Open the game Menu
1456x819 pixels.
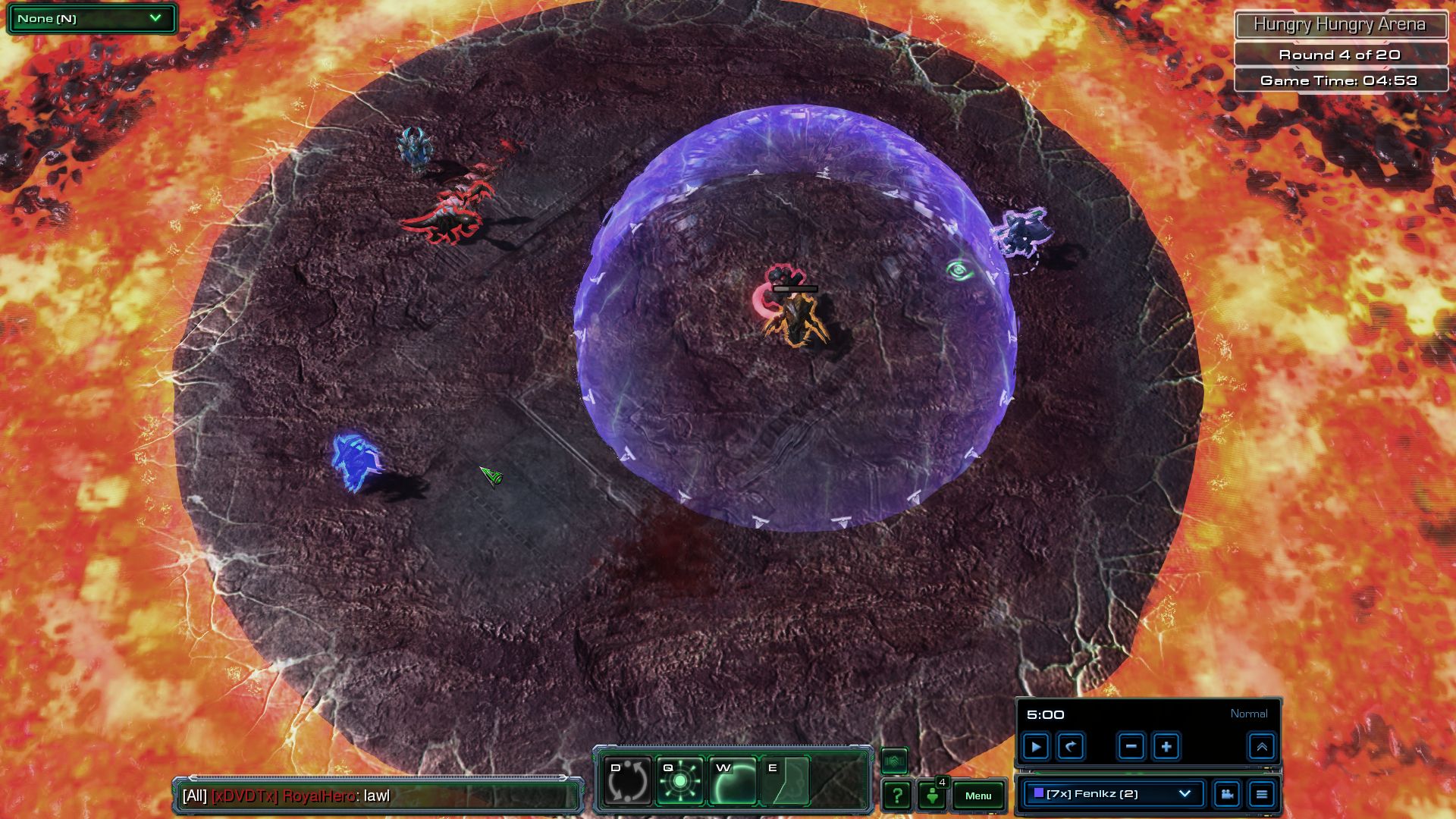(x=978, y=795)
